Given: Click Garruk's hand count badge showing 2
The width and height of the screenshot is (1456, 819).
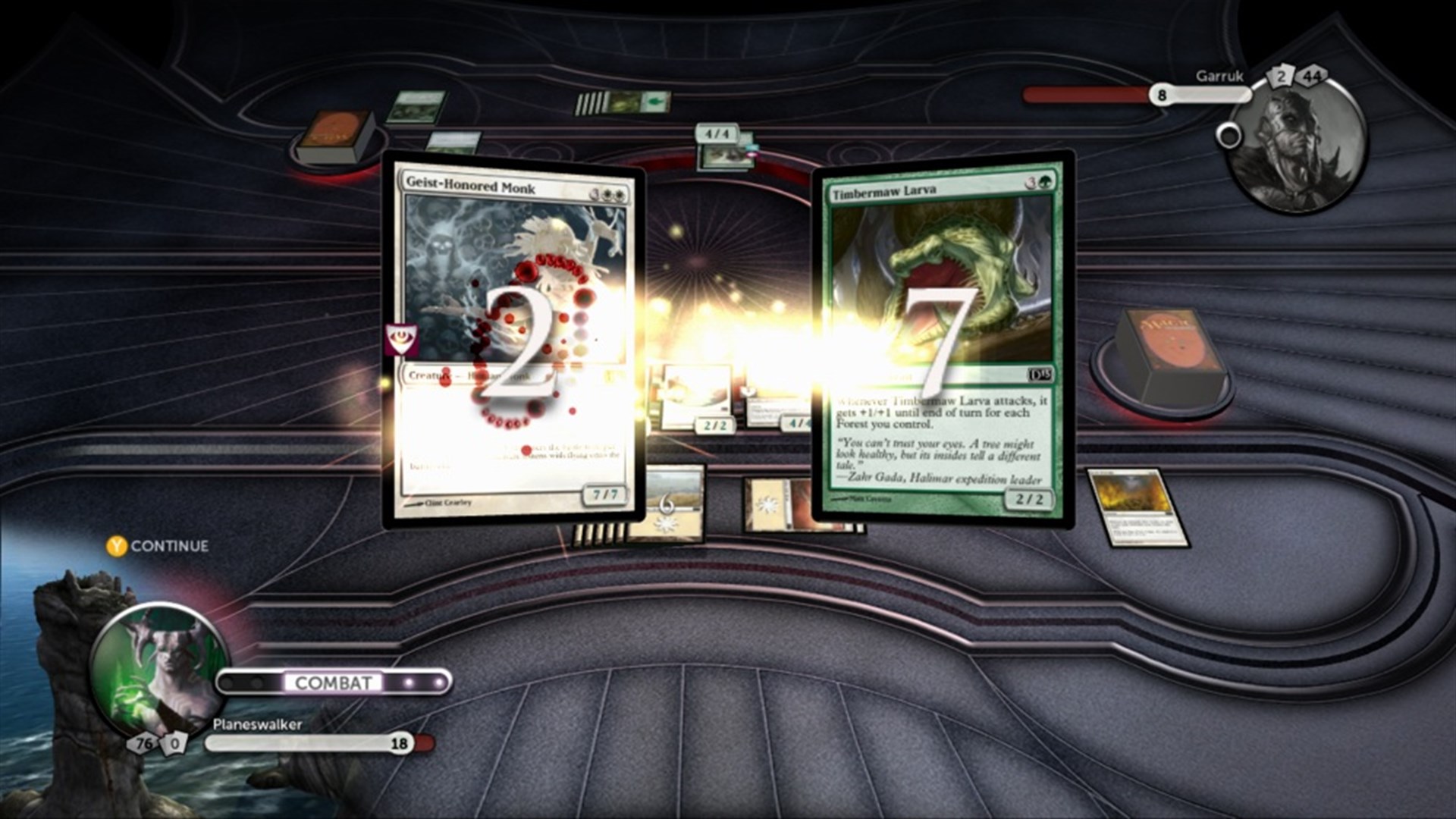Looking at the screenshot, I should 1281,75.
